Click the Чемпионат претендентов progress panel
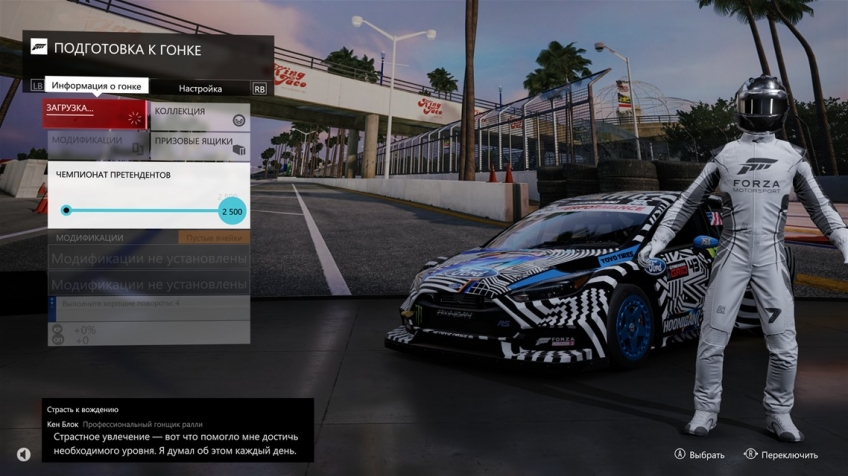 pyautogui.click(x=148, y=196)
